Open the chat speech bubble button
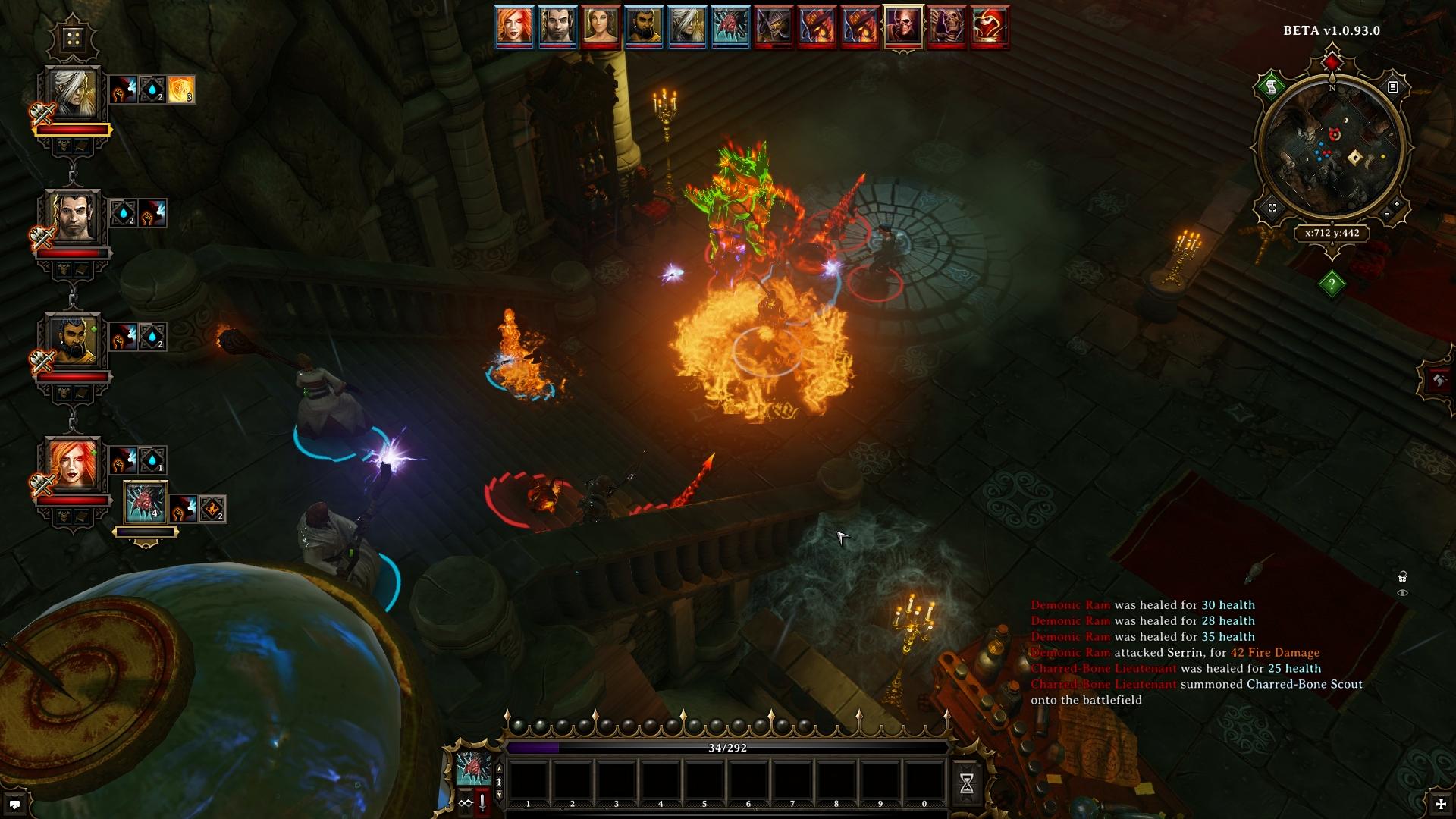 tap(14, 803)
